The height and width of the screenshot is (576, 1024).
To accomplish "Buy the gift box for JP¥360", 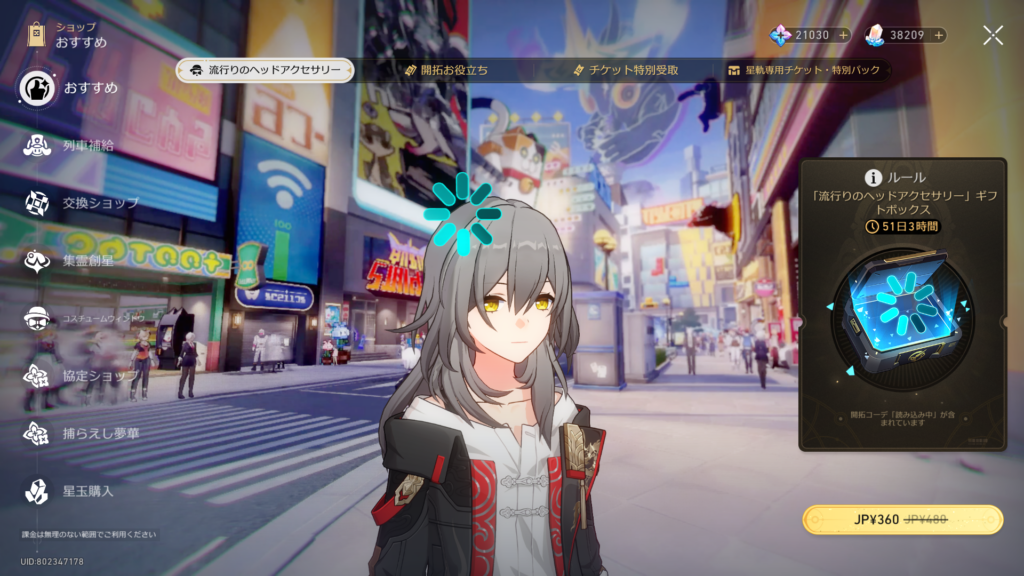I will pyautogui.click(x=902, y=520).
